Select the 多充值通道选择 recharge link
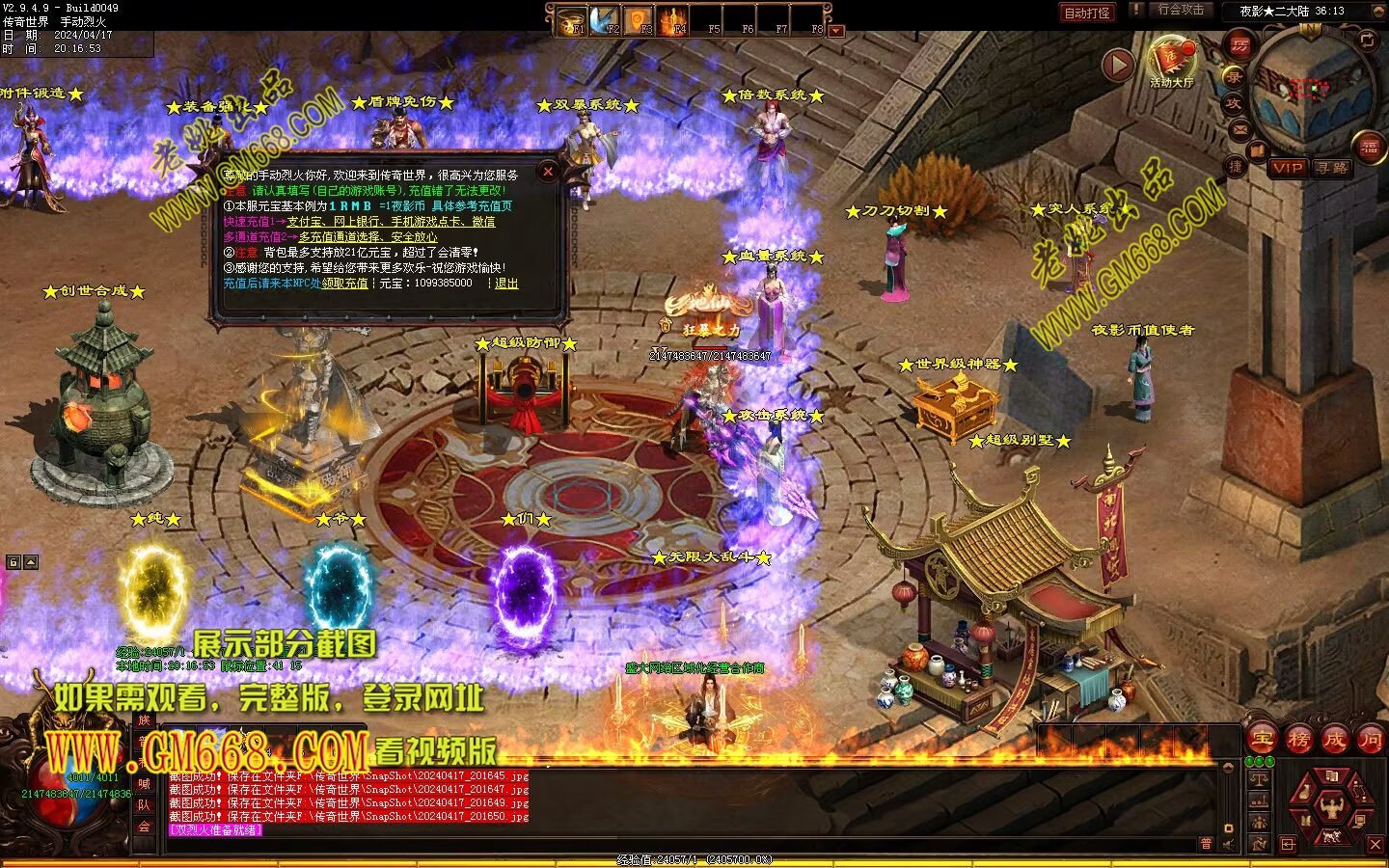 368,237
